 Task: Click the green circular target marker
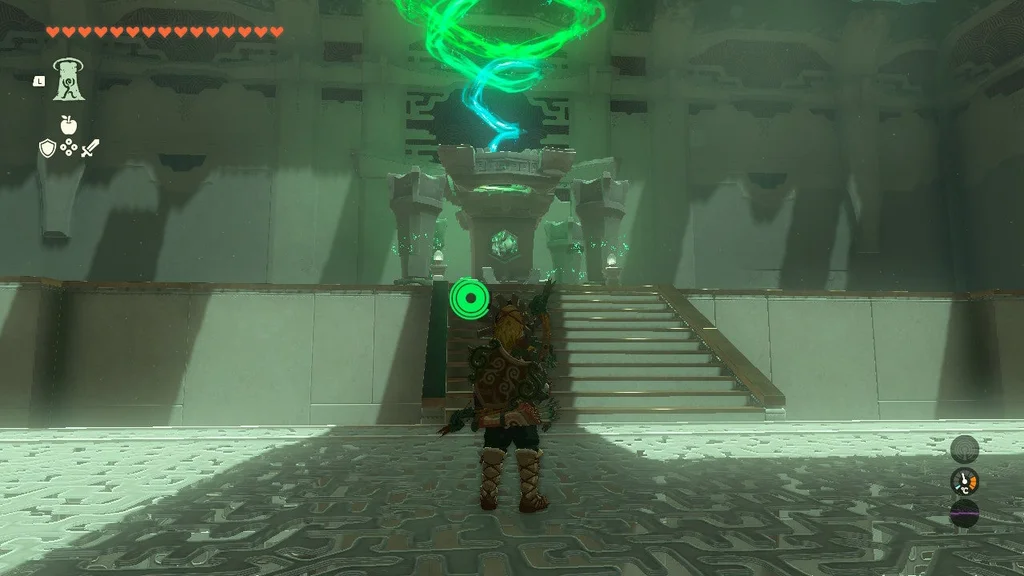point(465,297)
